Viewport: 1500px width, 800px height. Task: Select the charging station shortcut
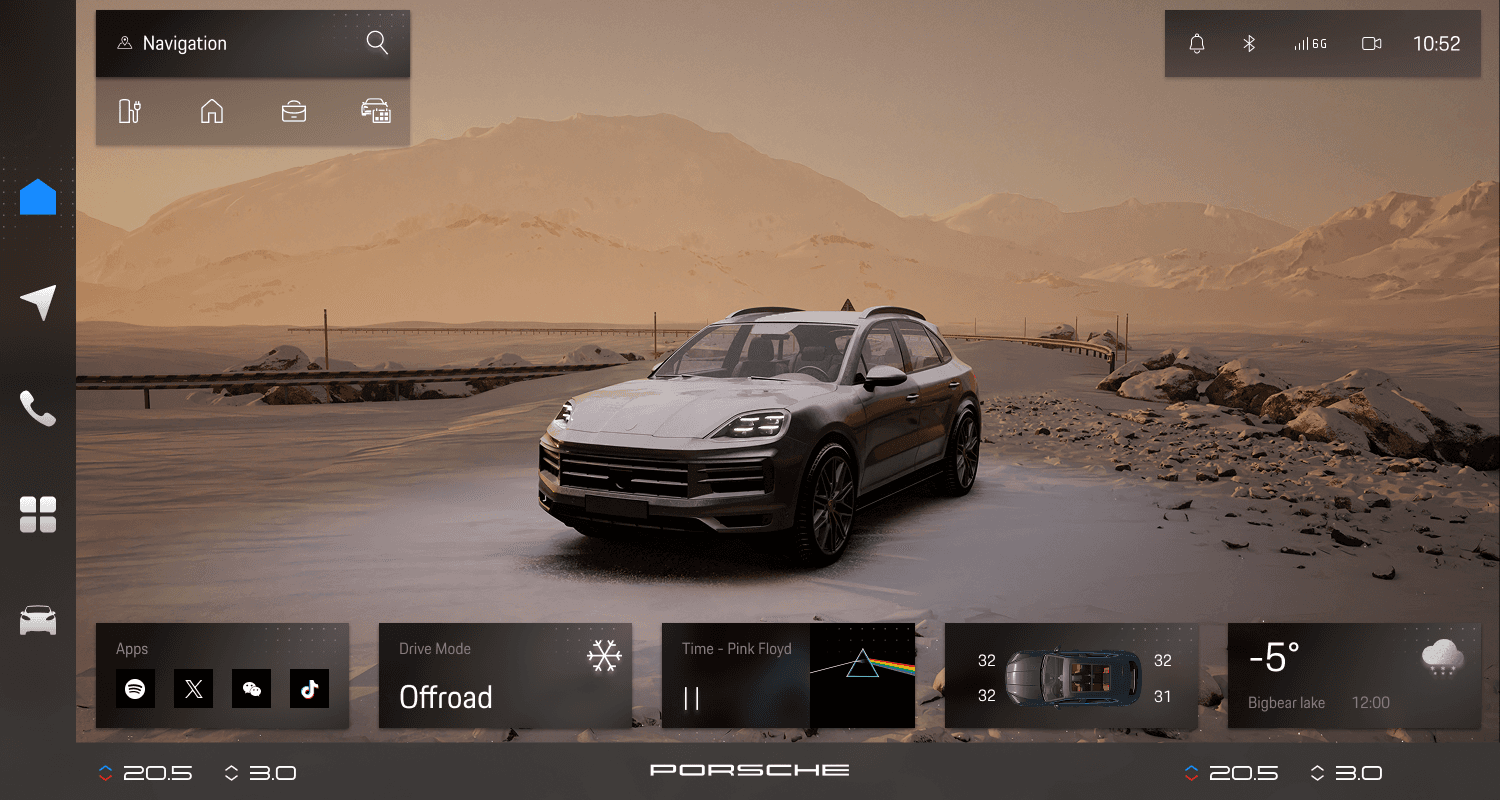point(130,111)
